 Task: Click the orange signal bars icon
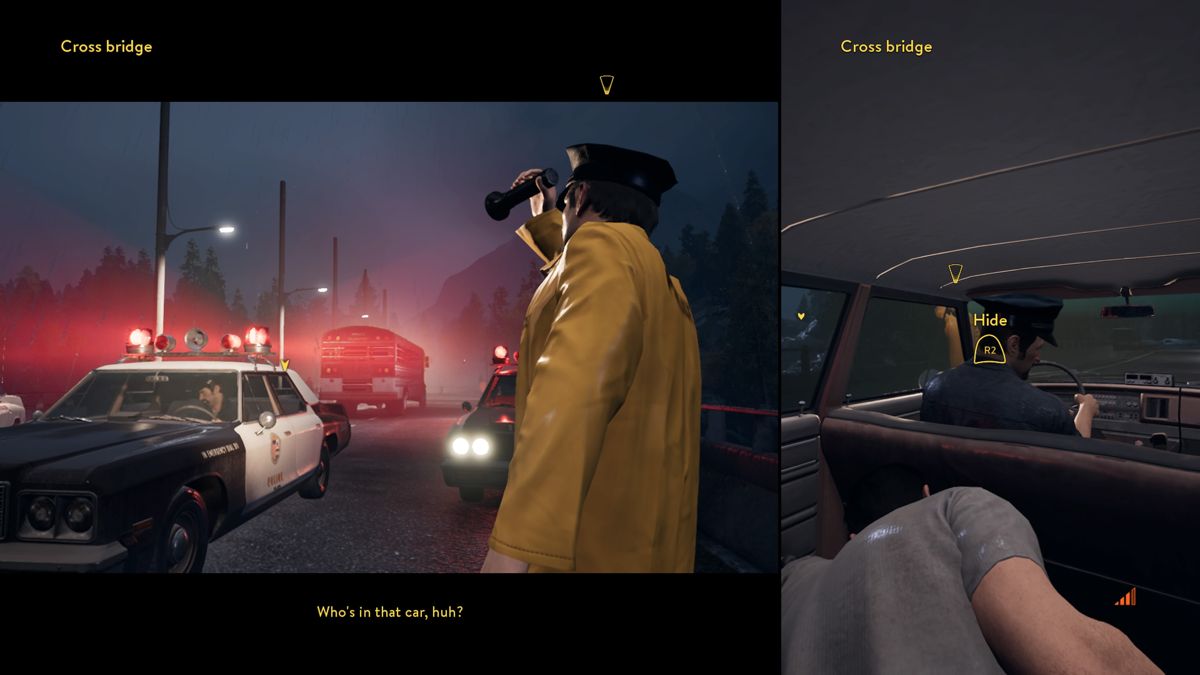pos(1126,597)
